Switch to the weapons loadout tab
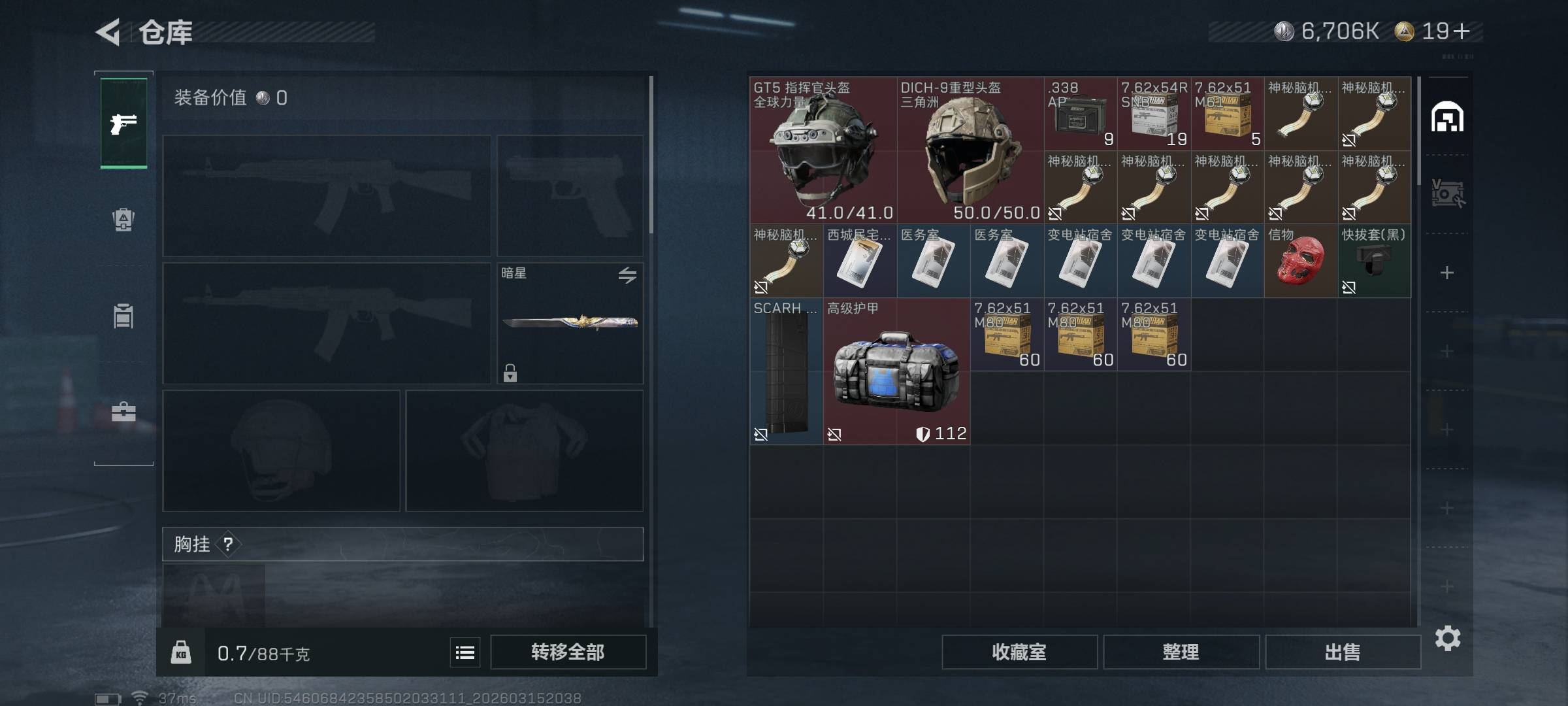The width and height of the screenshot is (1568, 706). click(123, 123)
